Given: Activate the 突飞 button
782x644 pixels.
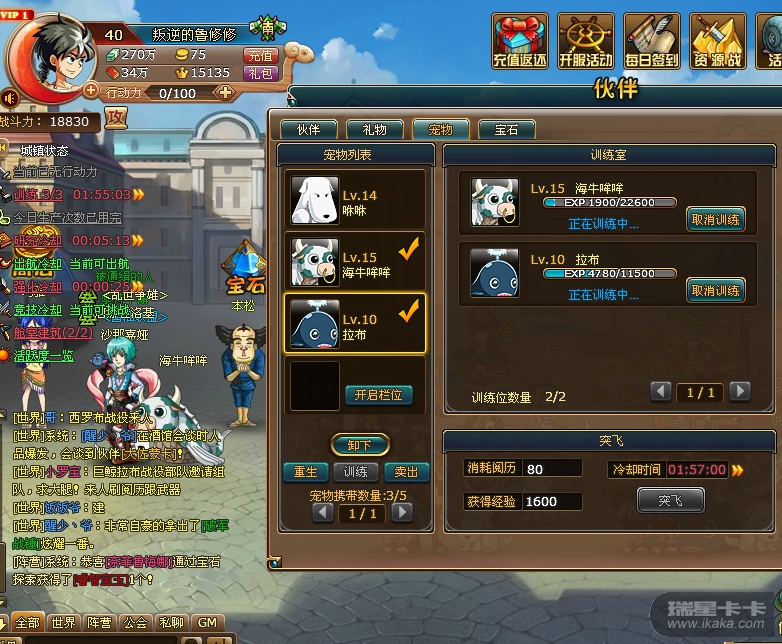Looking at the screenshot, I should click(x=670, y=500).
